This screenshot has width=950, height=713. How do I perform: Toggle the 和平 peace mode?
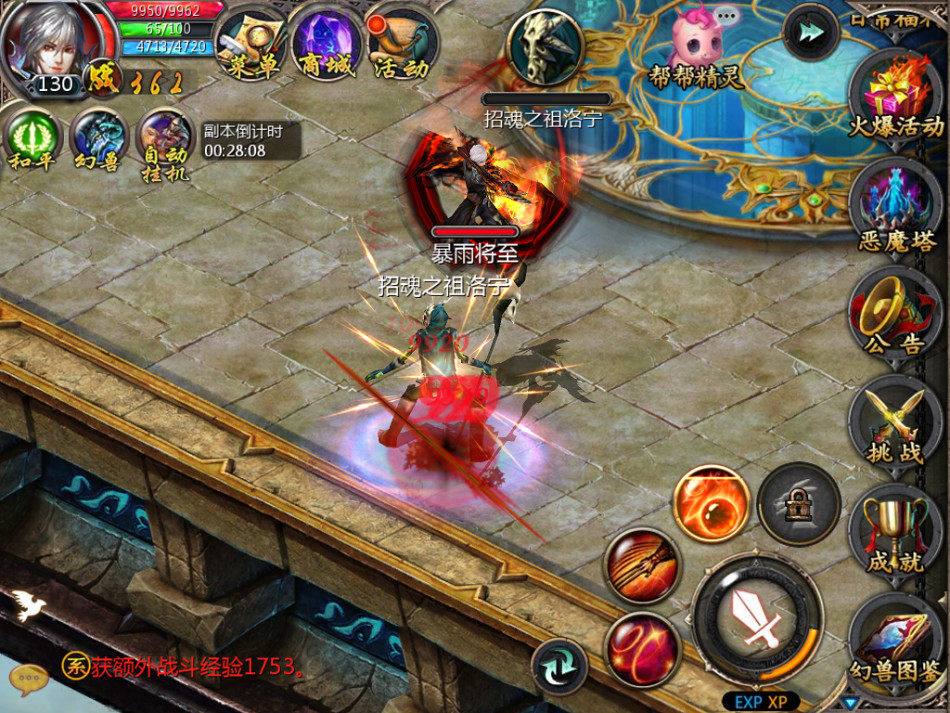(x=32, y=140)
